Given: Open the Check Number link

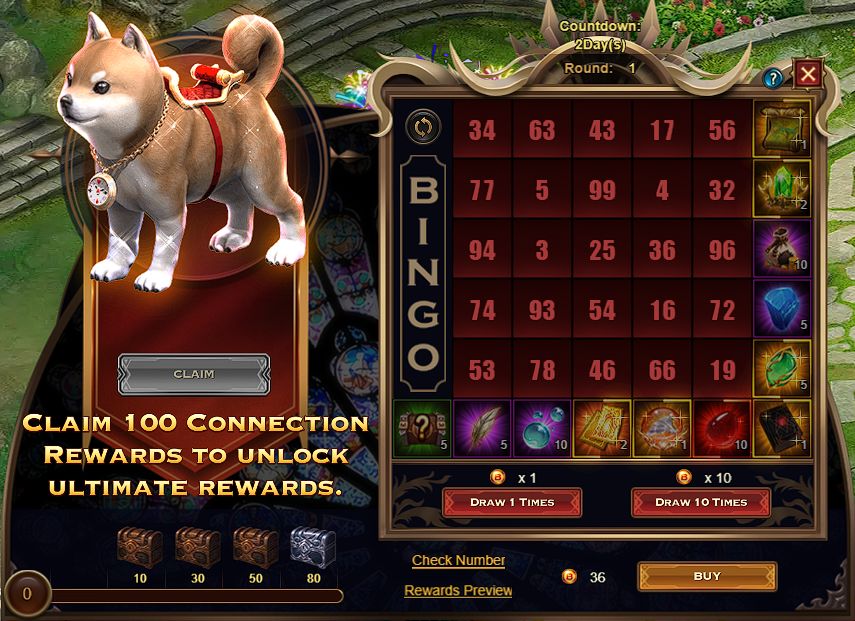Looking at the screenshot, I should click(x=459, y=560).
